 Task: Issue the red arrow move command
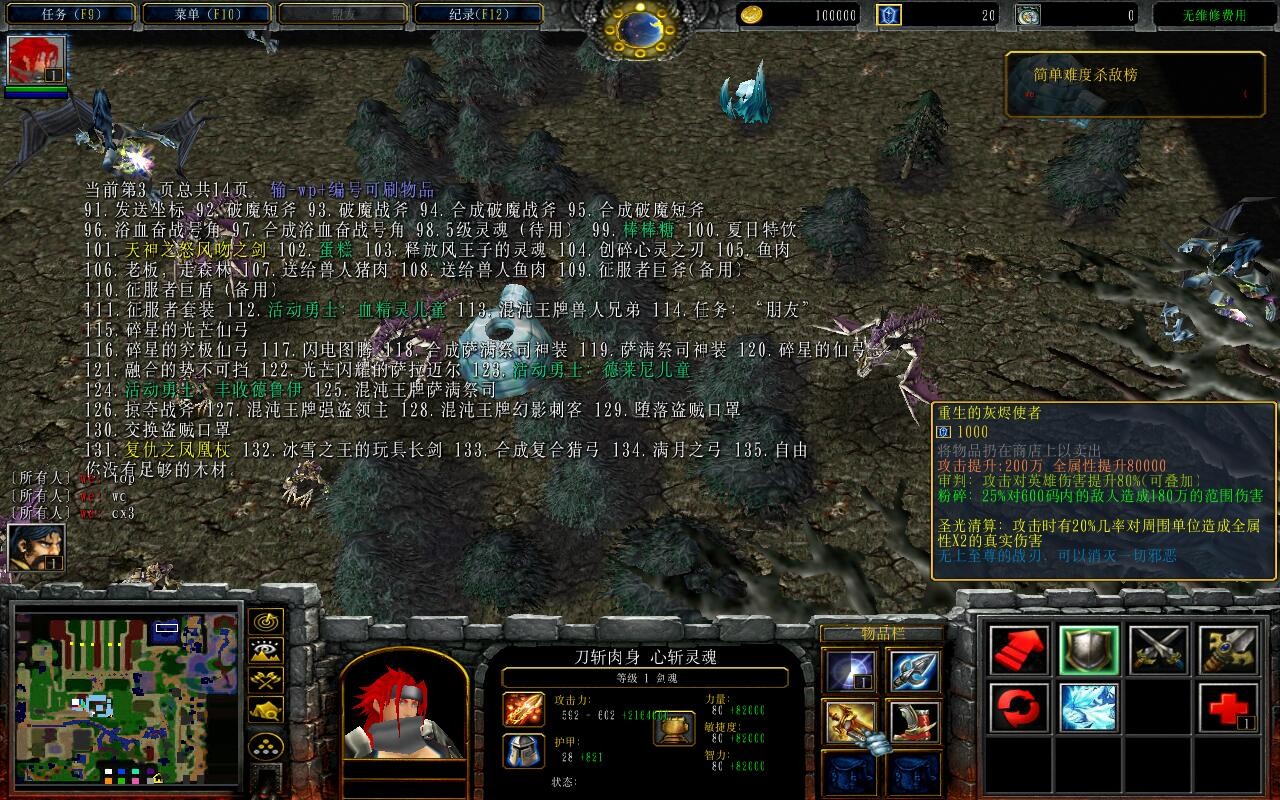coord(1019,650)
